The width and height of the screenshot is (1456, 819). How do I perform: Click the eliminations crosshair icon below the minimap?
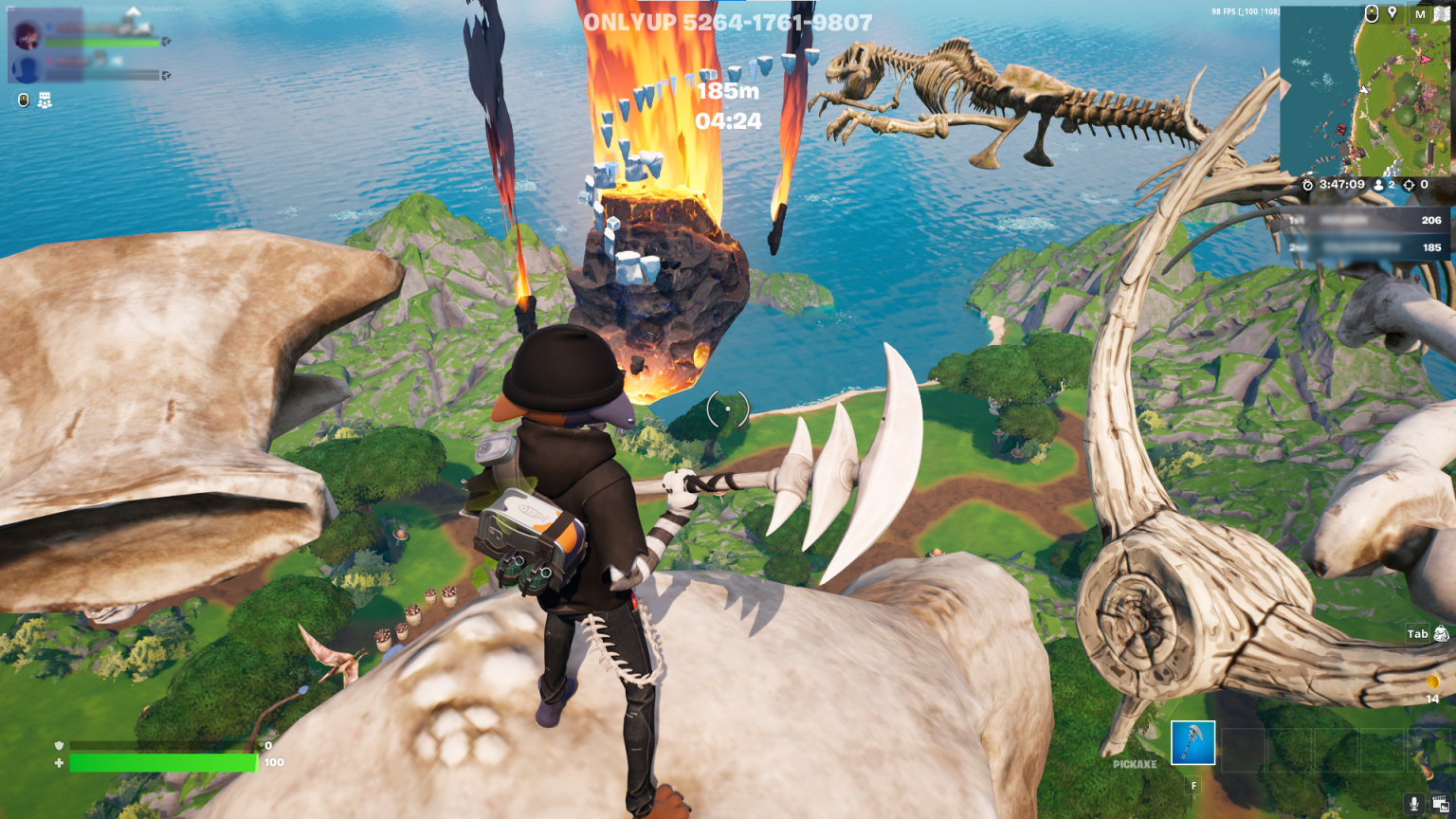(1410, 185)
